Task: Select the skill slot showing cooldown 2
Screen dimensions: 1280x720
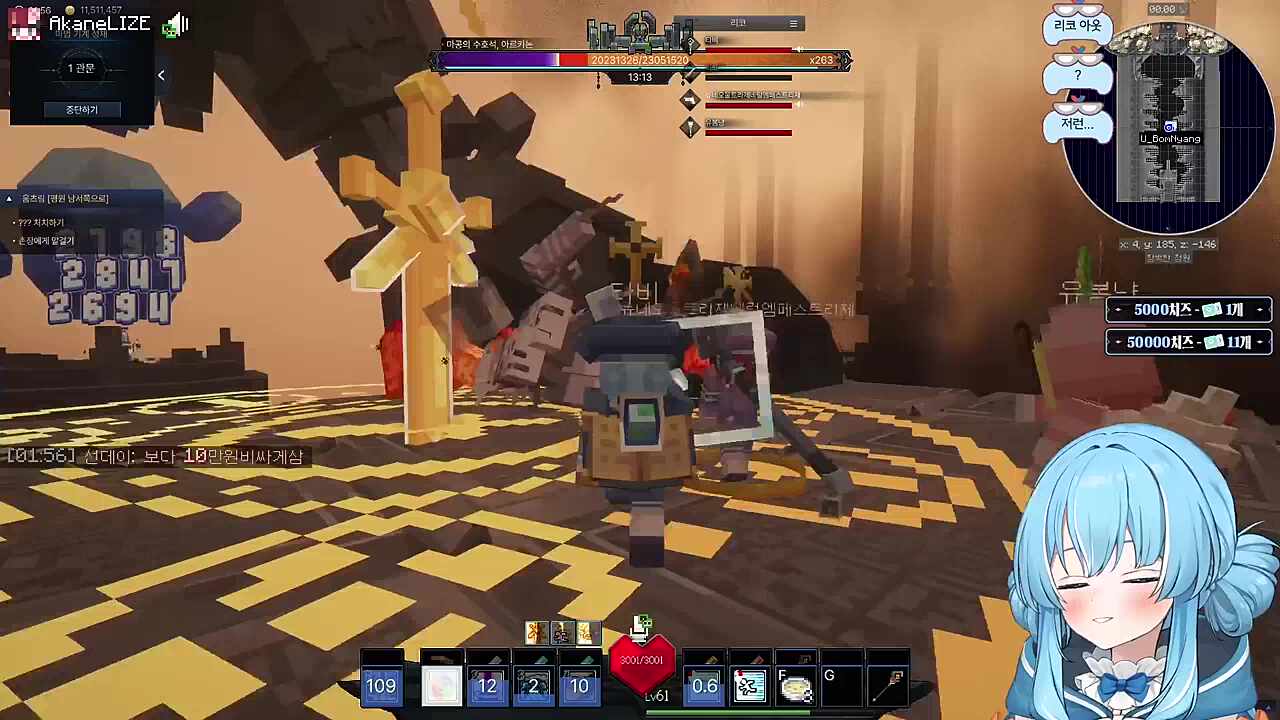Action: 534,685
